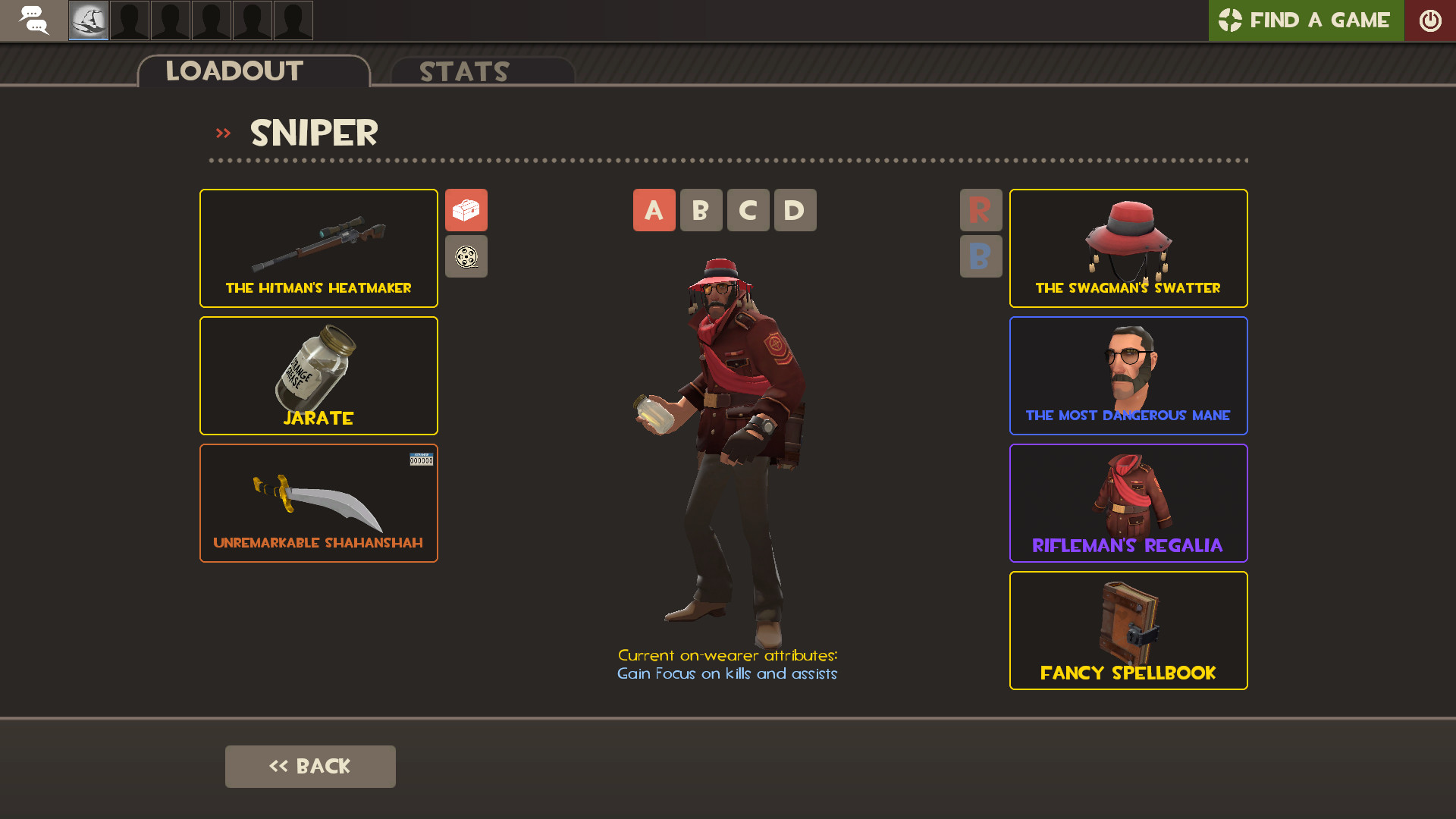Switch to the STATS tab
The image size is (1456, 819).
464,71
